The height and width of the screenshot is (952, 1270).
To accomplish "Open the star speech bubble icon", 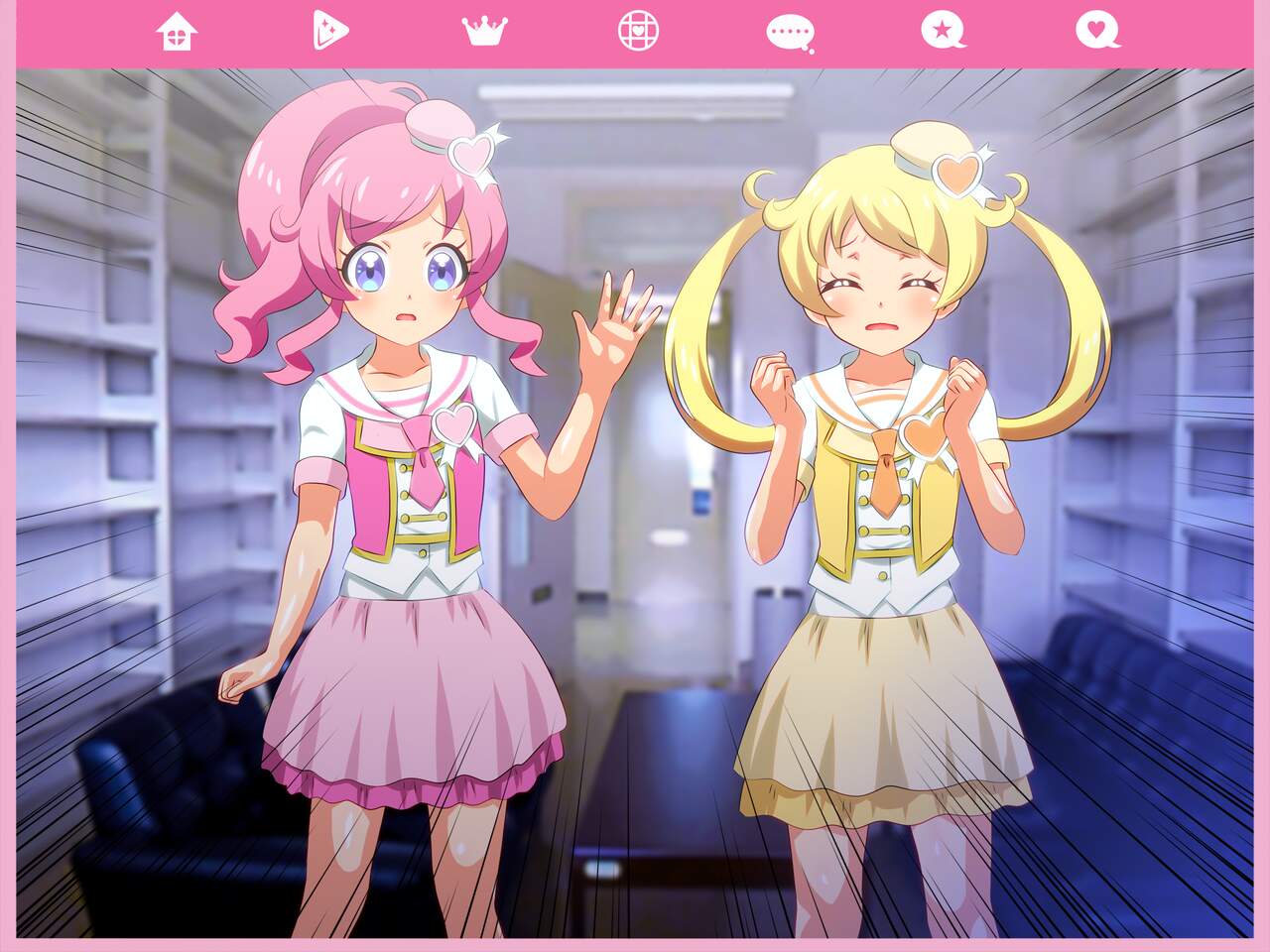I will 943,31.
